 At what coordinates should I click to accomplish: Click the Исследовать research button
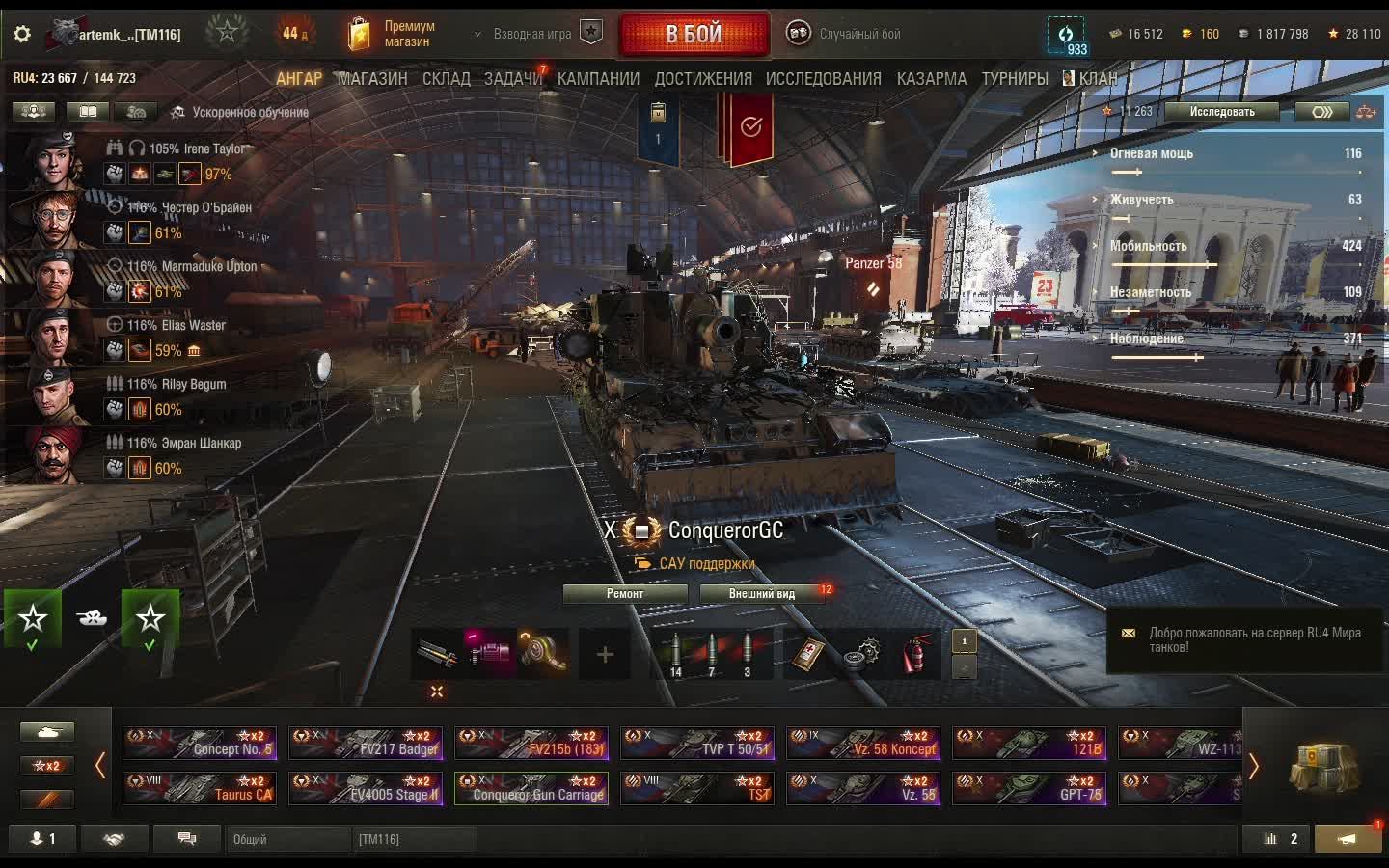click(x=1221, y=112)
